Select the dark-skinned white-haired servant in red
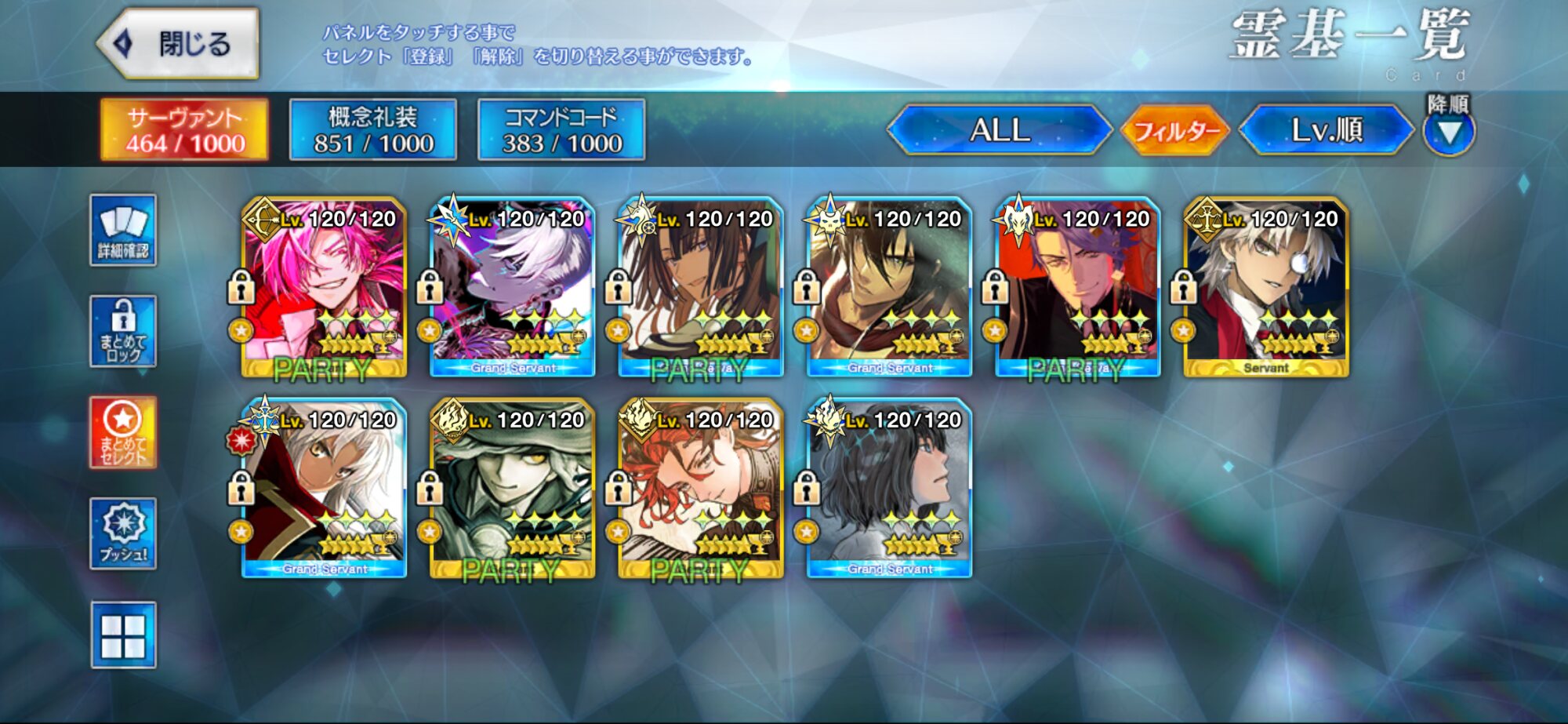 [324, 489]
